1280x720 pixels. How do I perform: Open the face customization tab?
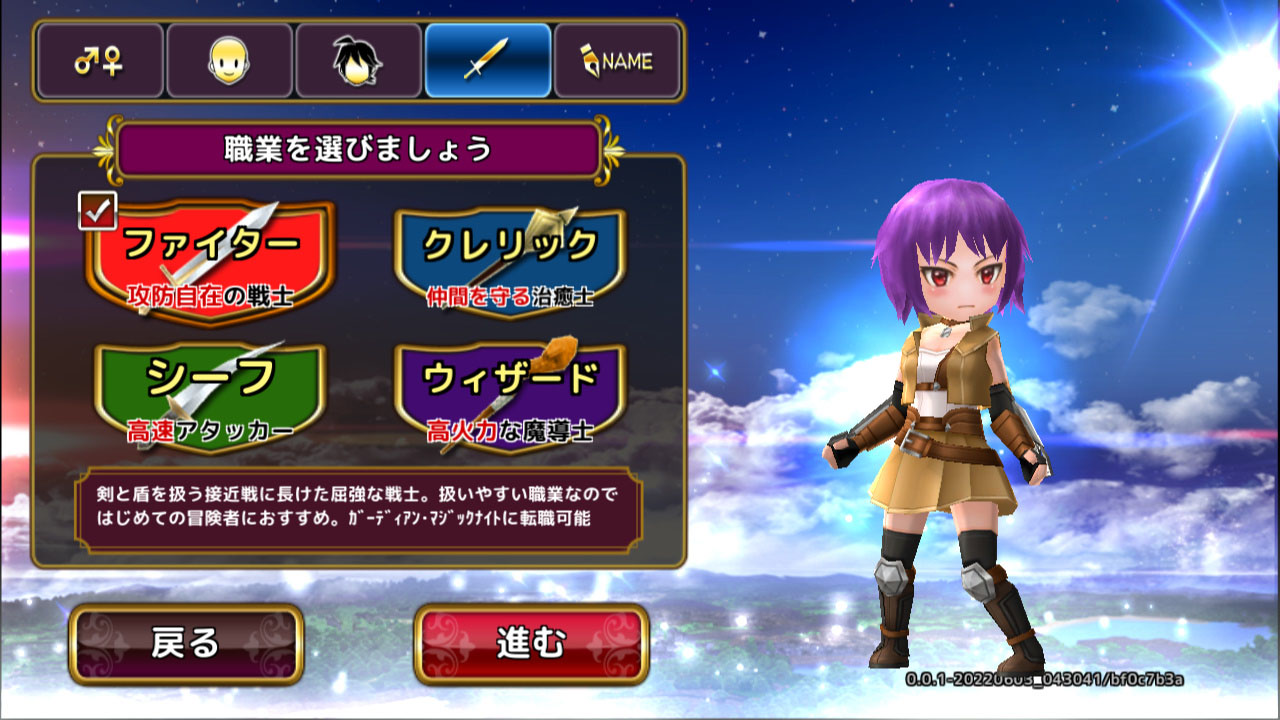(229, 61)
